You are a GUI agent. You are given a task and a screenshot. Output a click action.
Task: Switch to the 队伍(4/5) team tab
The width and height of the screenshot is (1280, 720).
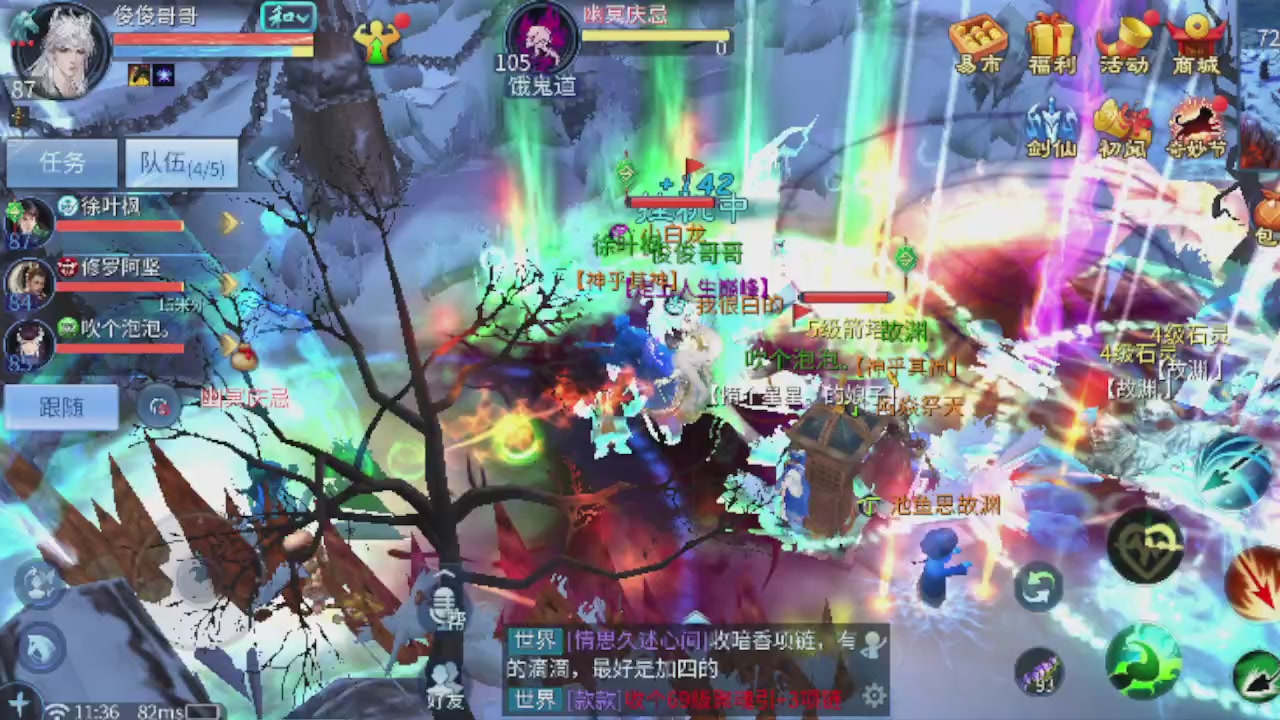coord(180,162)
